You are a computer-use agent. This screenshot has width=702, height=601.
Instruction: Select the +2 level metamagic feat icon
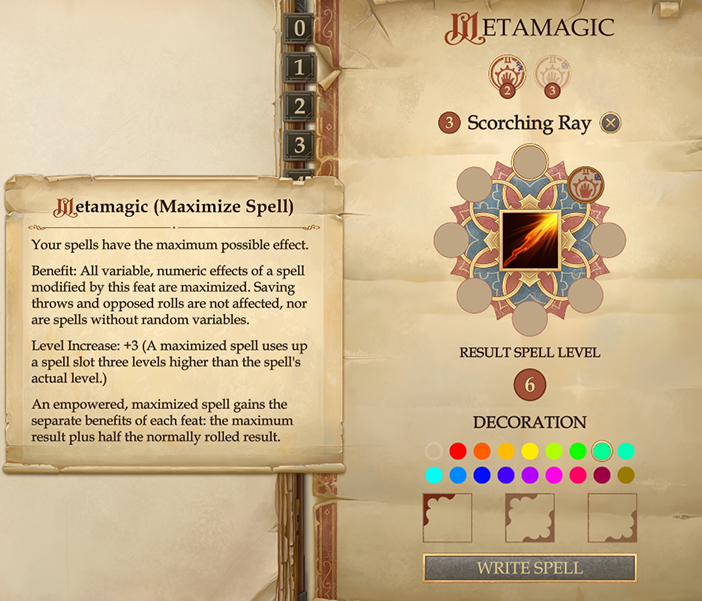506,75
